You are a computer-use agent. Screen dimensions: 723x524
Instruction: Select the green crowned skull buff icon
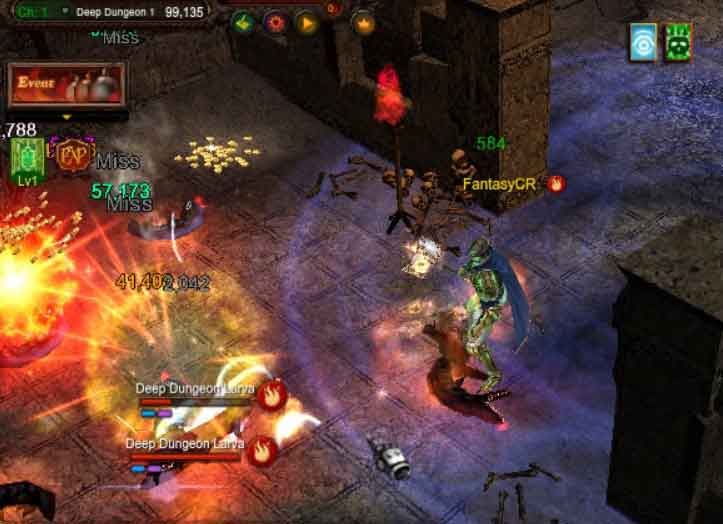(x=678, y=41)
